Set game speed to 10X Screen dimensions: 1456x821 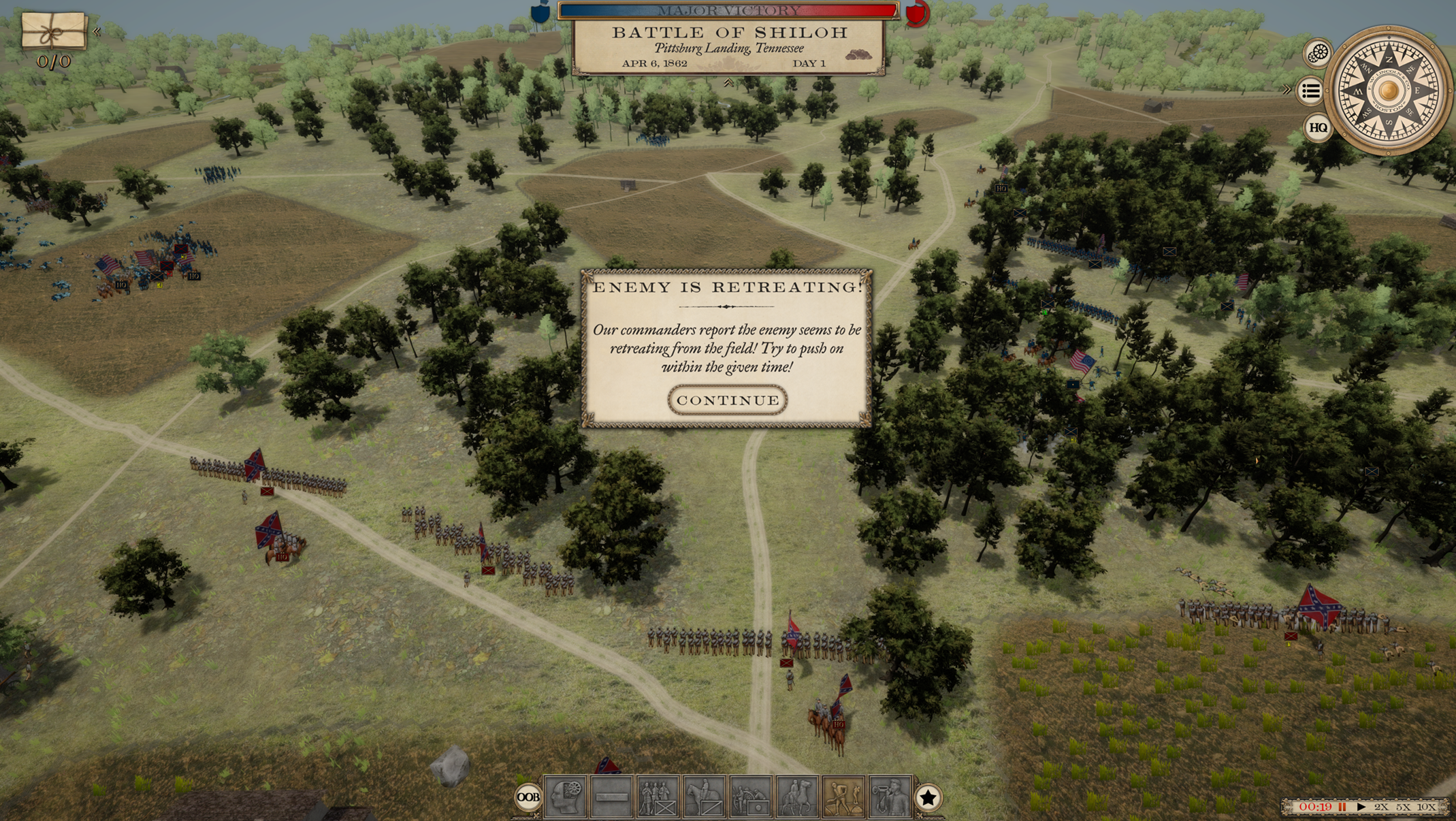(1426, 807)
